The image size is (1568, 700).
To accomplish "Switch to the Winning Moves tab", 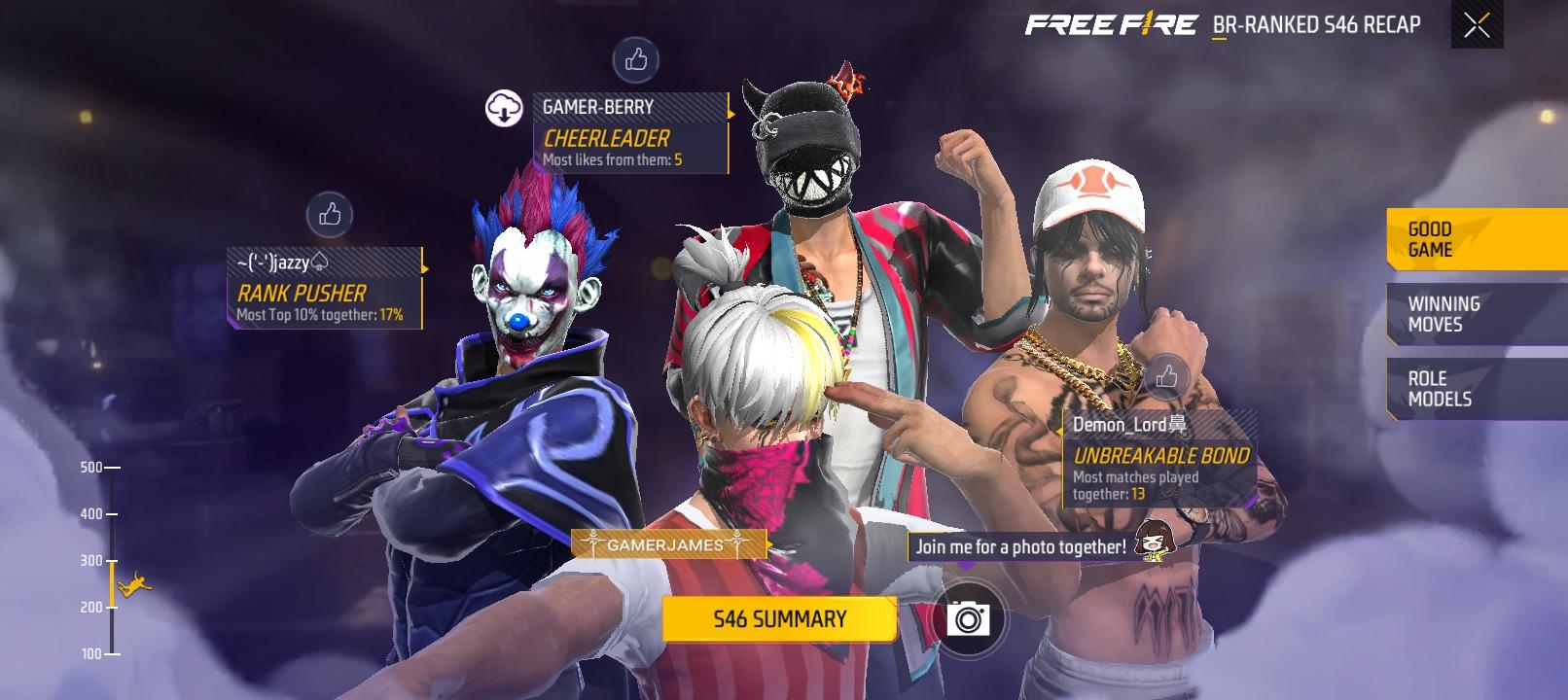I will point(1476,314).
